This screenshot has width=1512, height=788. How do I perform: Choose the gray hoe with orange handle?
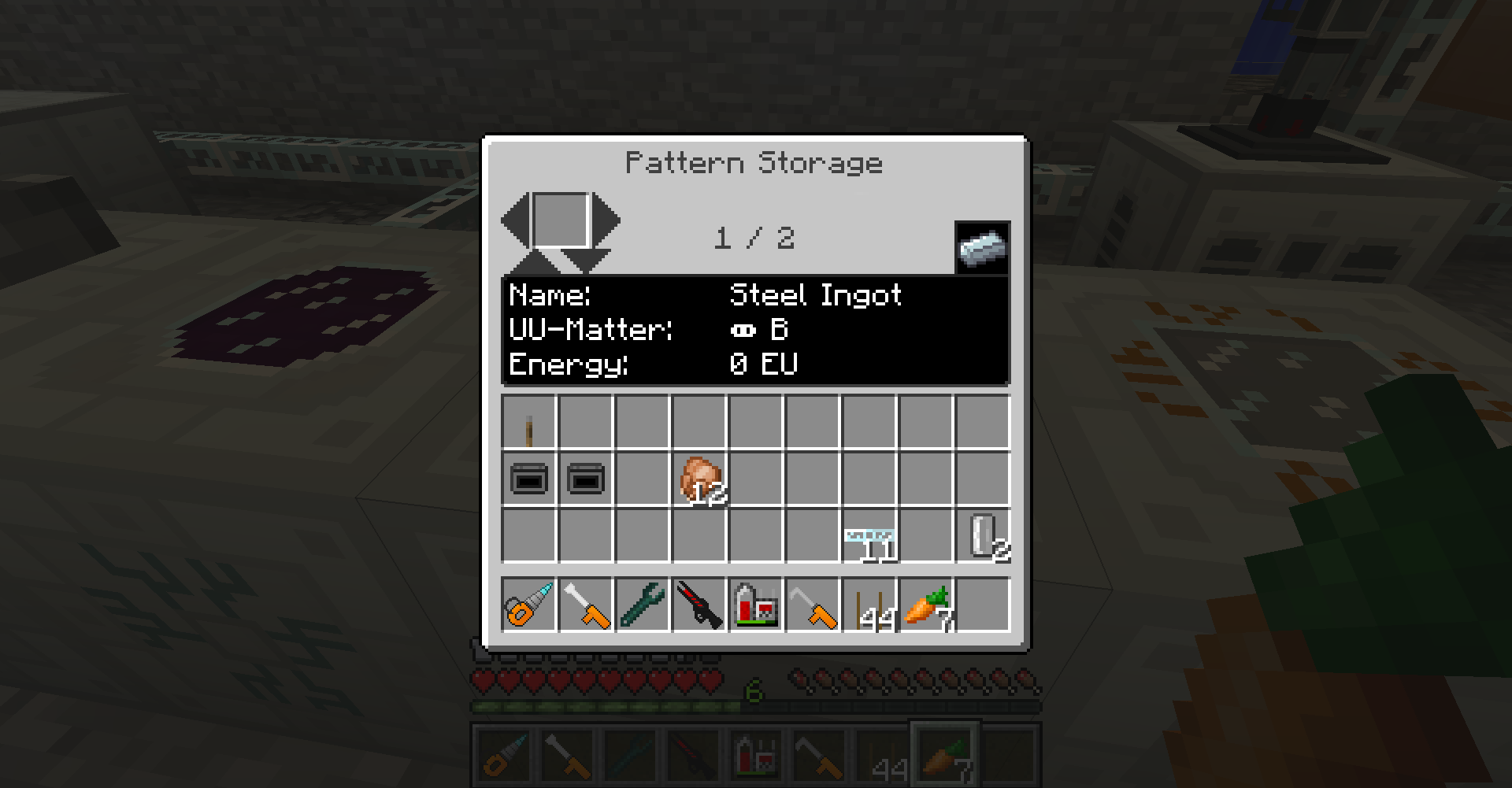(x=813, y=605)
